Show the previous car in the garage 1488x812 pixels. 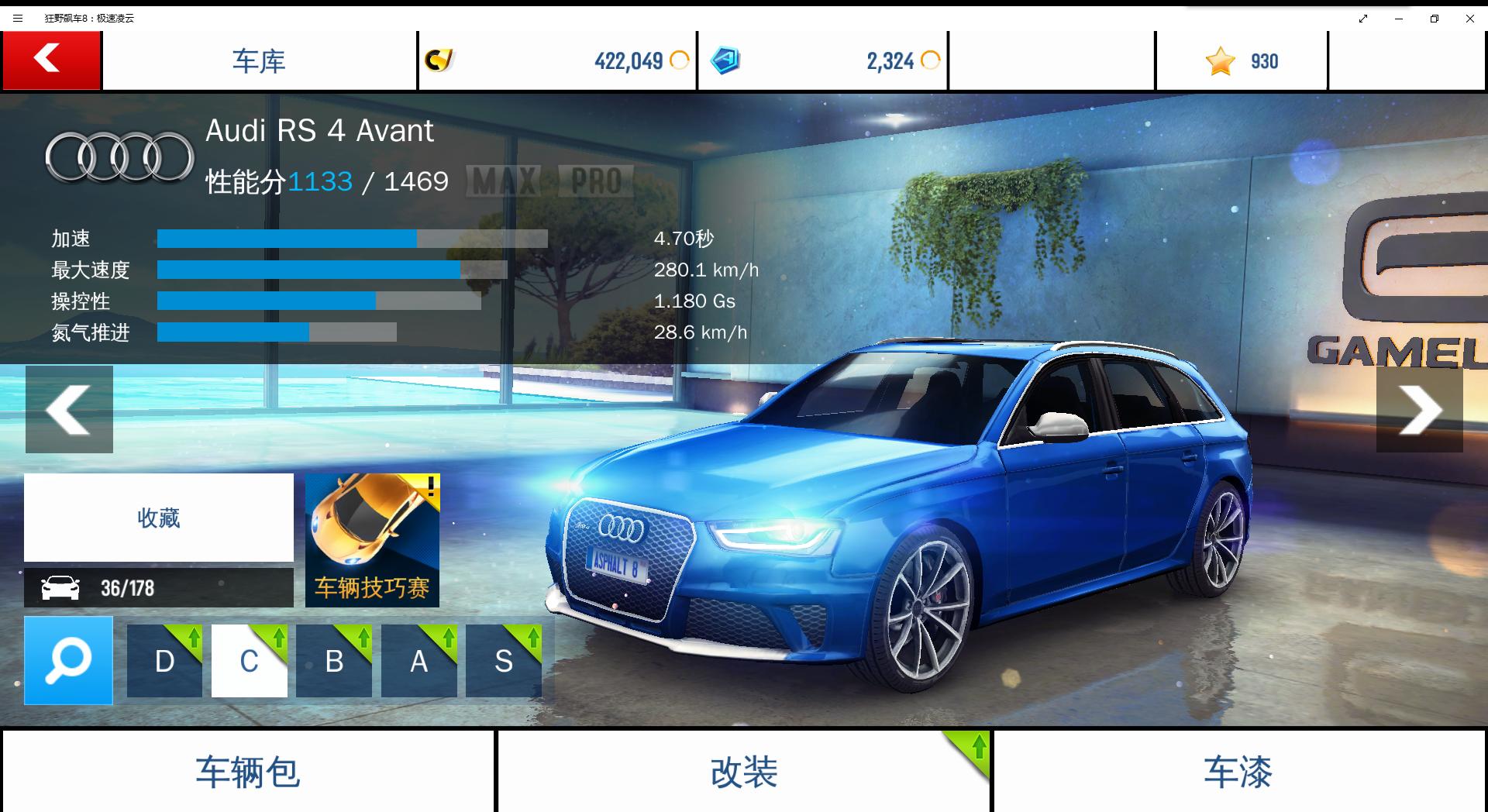pyautogui.click(x=69, y=409)
